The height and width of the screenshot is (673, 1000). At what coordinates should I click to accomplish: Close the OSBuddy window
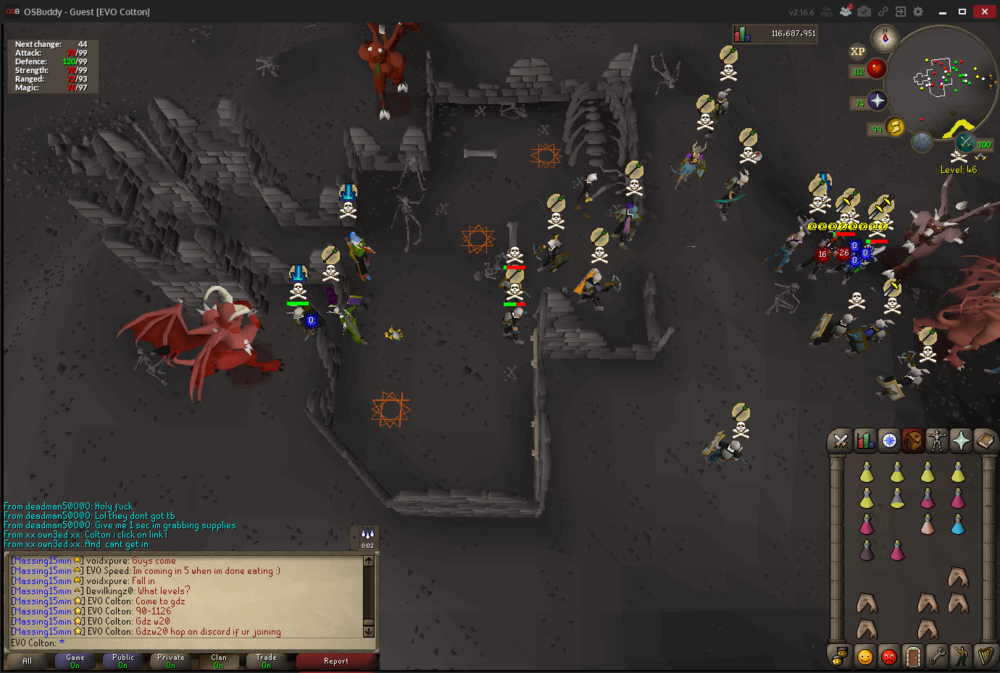pos(984,12)
